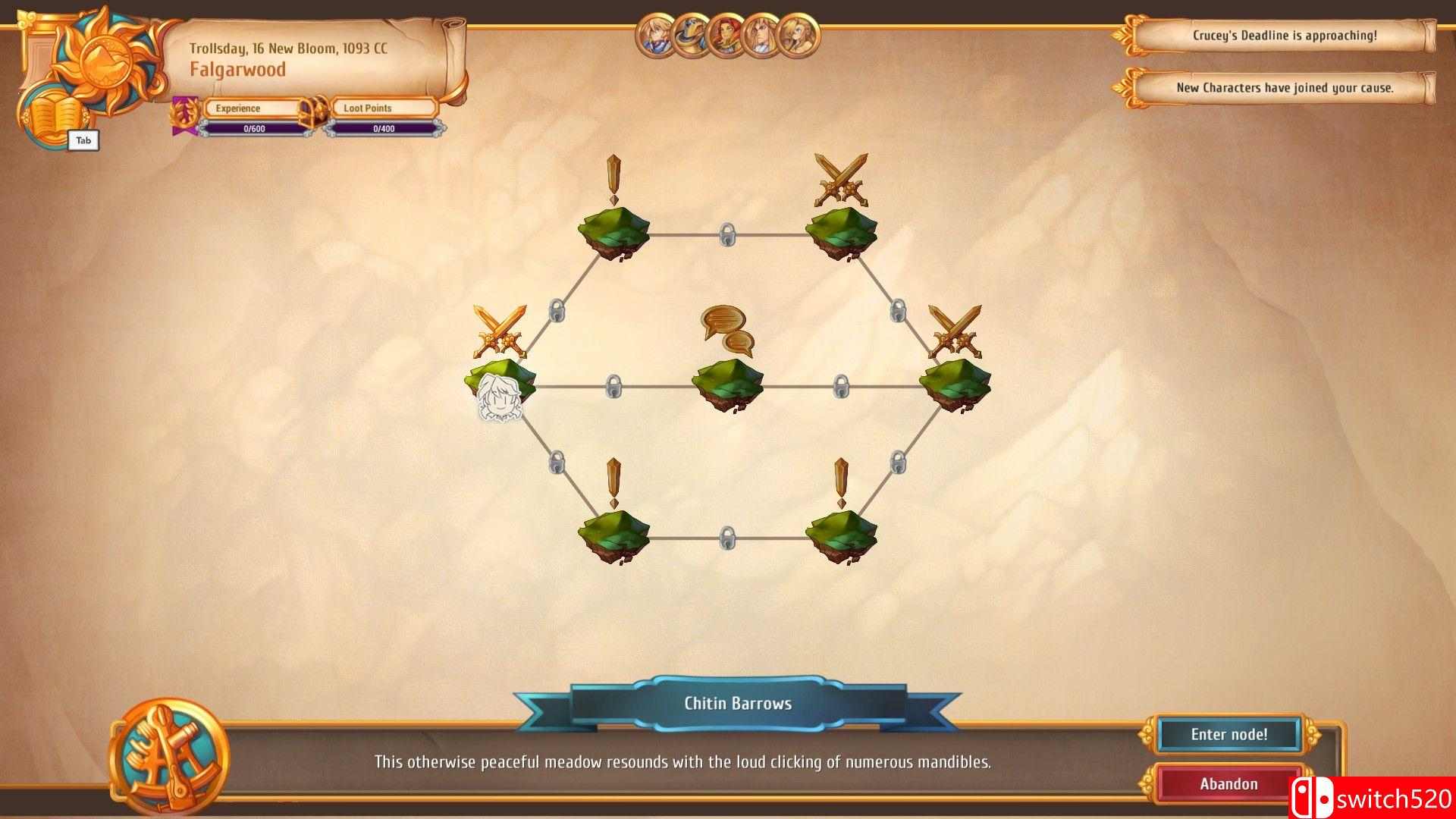Open the Crucey's Deadline notification banner

pyautogui.click(x=1287, y=35)
